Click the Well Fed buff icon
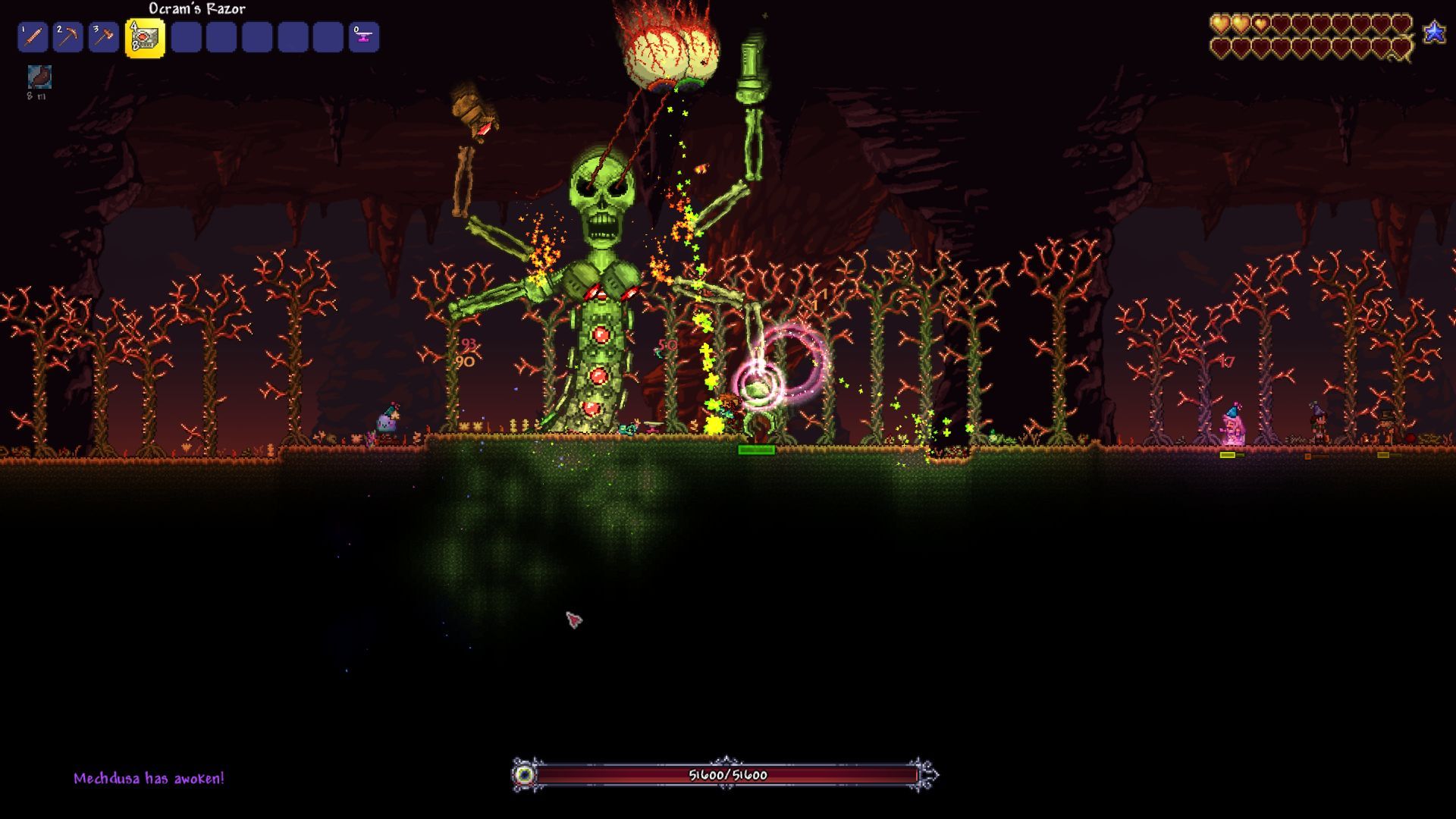1456x819 pixels. (39, 77)
